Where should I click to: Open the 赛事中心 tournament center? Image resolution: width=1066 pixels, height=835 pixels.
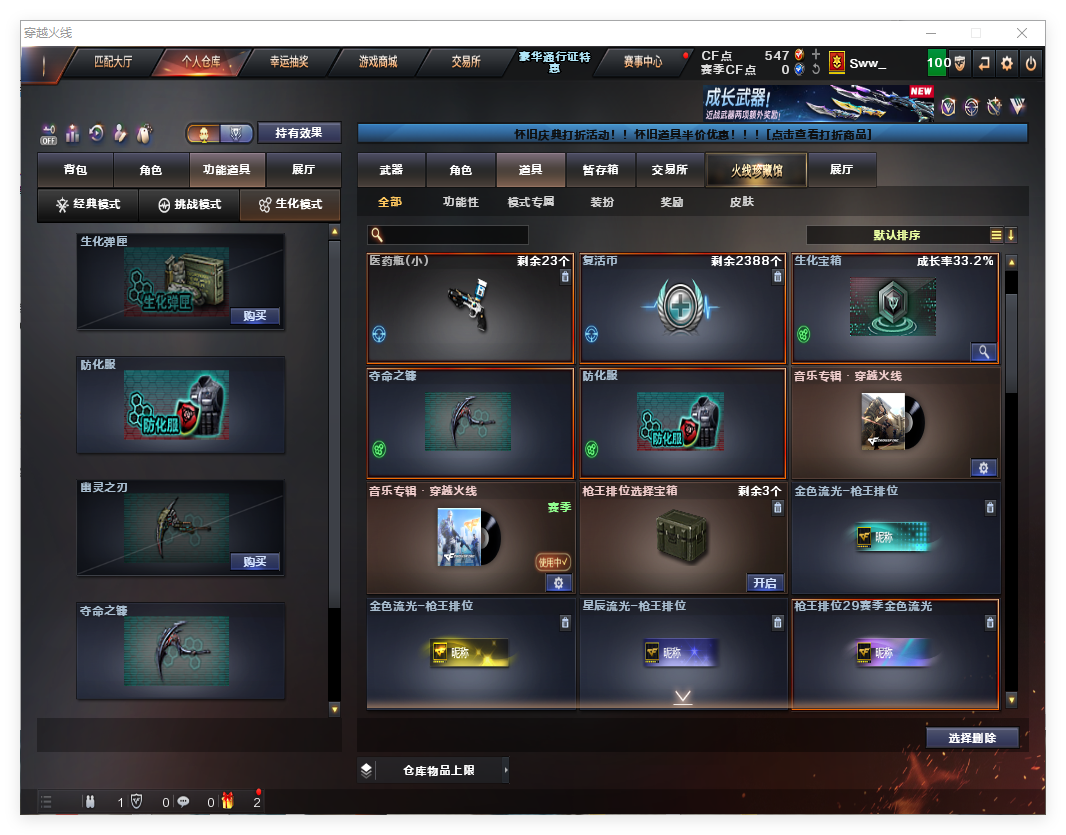[642, 62]
